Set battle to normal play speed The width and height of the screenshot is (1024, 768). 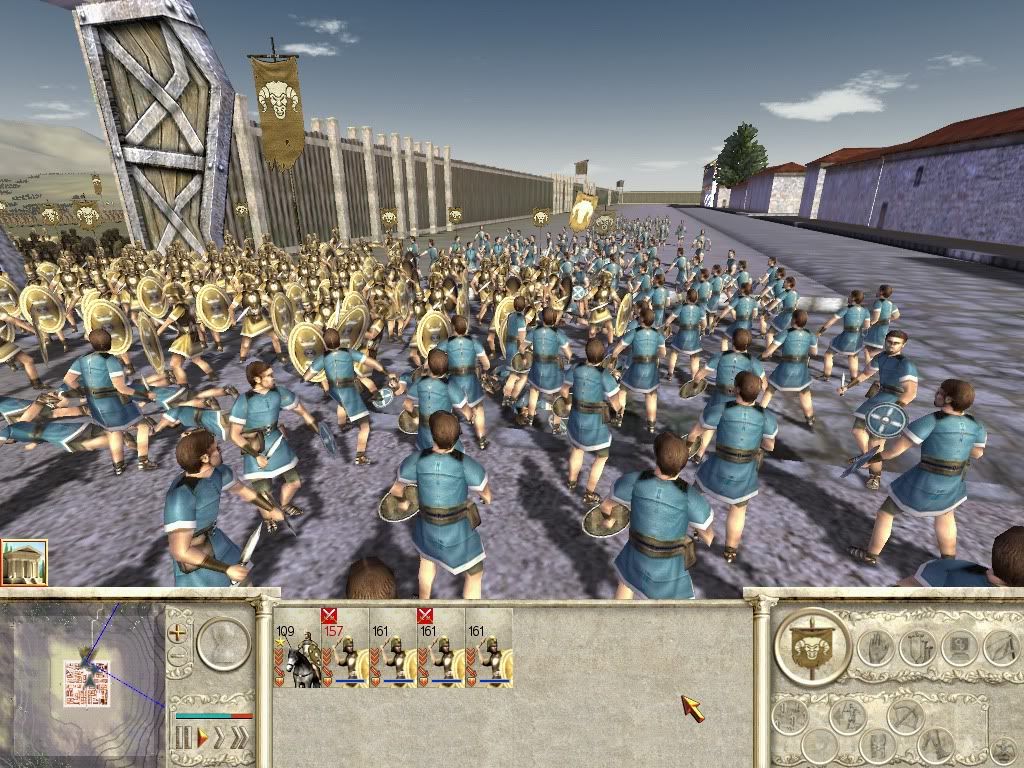(202, 739)
